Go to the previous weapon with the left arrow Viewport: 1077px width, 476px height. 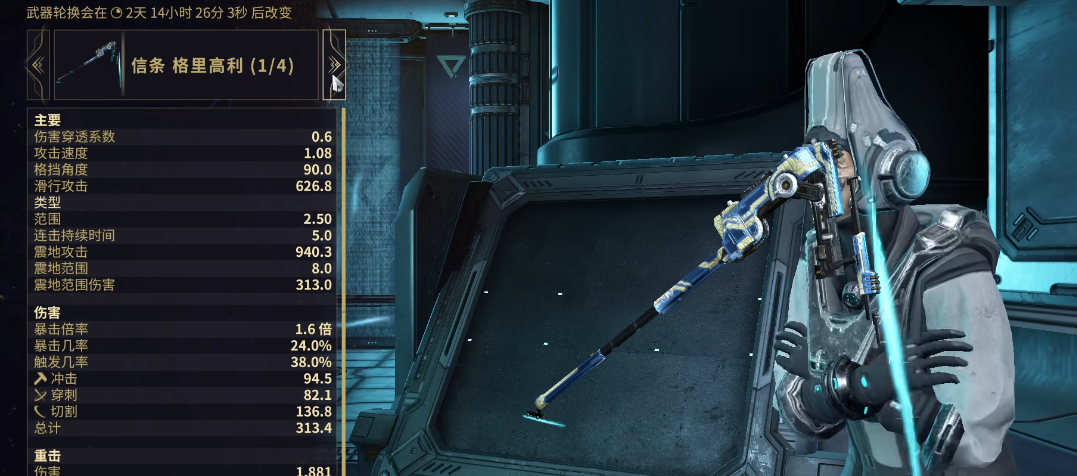pyautogui.click(x=39, y=65)
